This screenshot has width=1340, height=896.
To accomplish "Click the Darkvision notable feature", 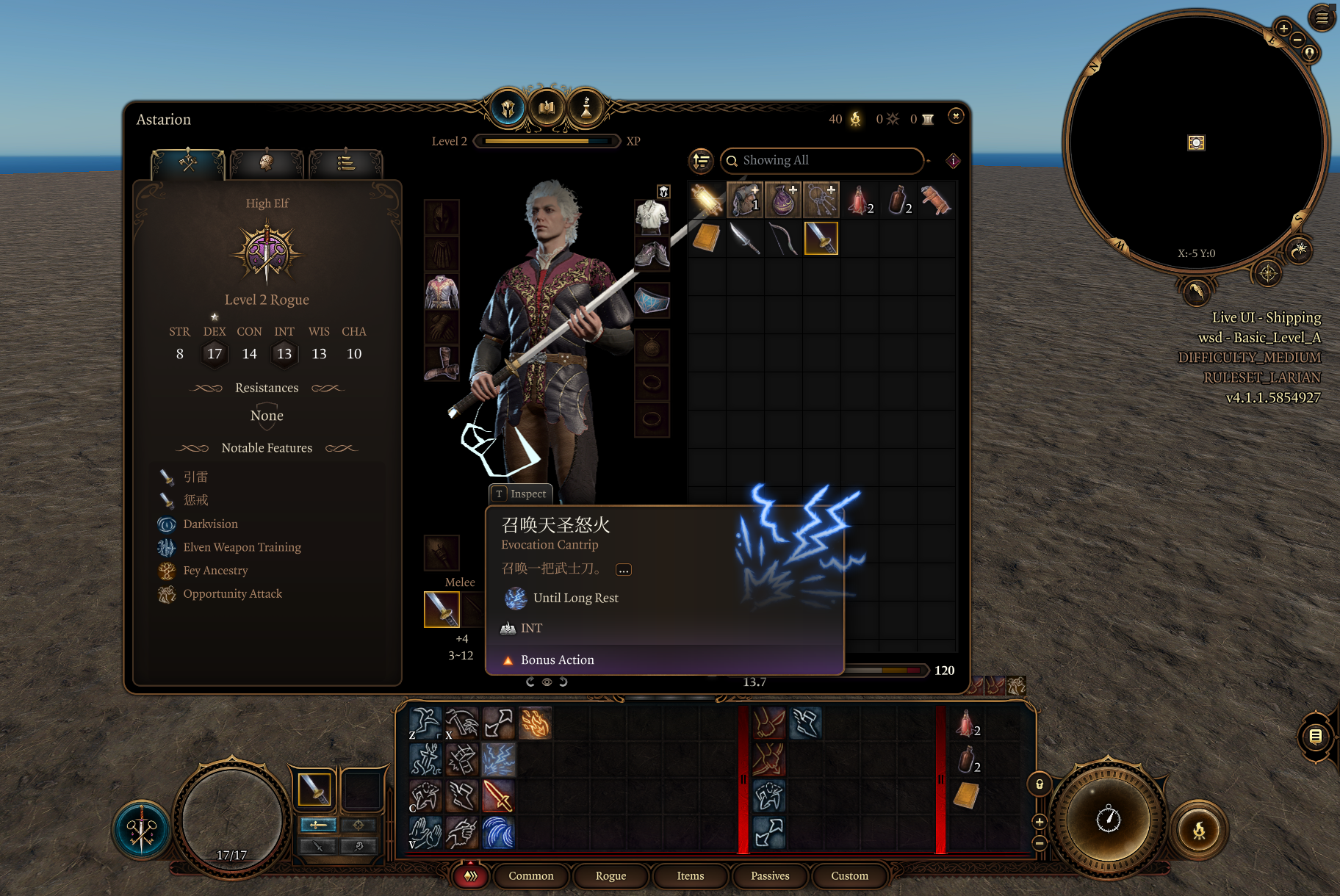I will click(210, 524).
